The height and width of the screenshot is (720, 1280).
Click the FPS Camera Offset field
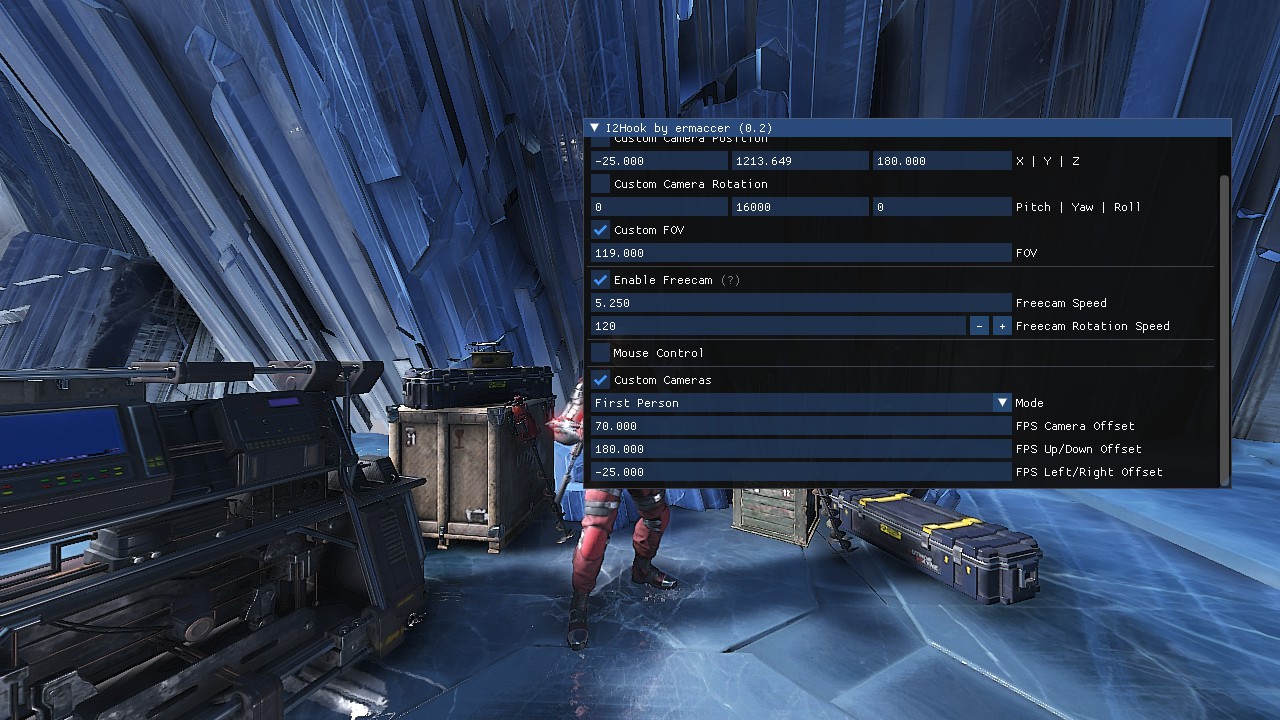point(800,426)
